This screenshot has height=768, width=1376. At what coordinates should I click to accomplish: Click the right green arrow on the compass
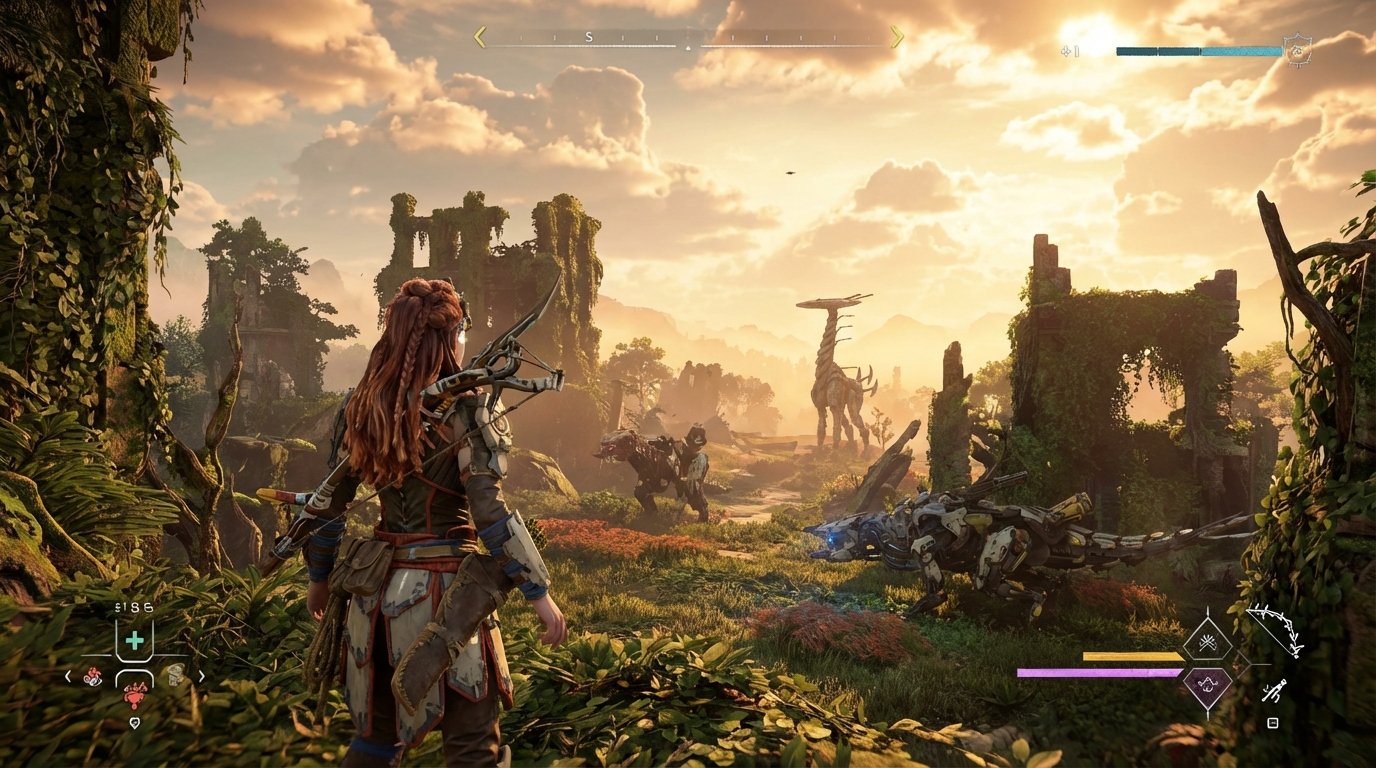click(x=897, y=36)
